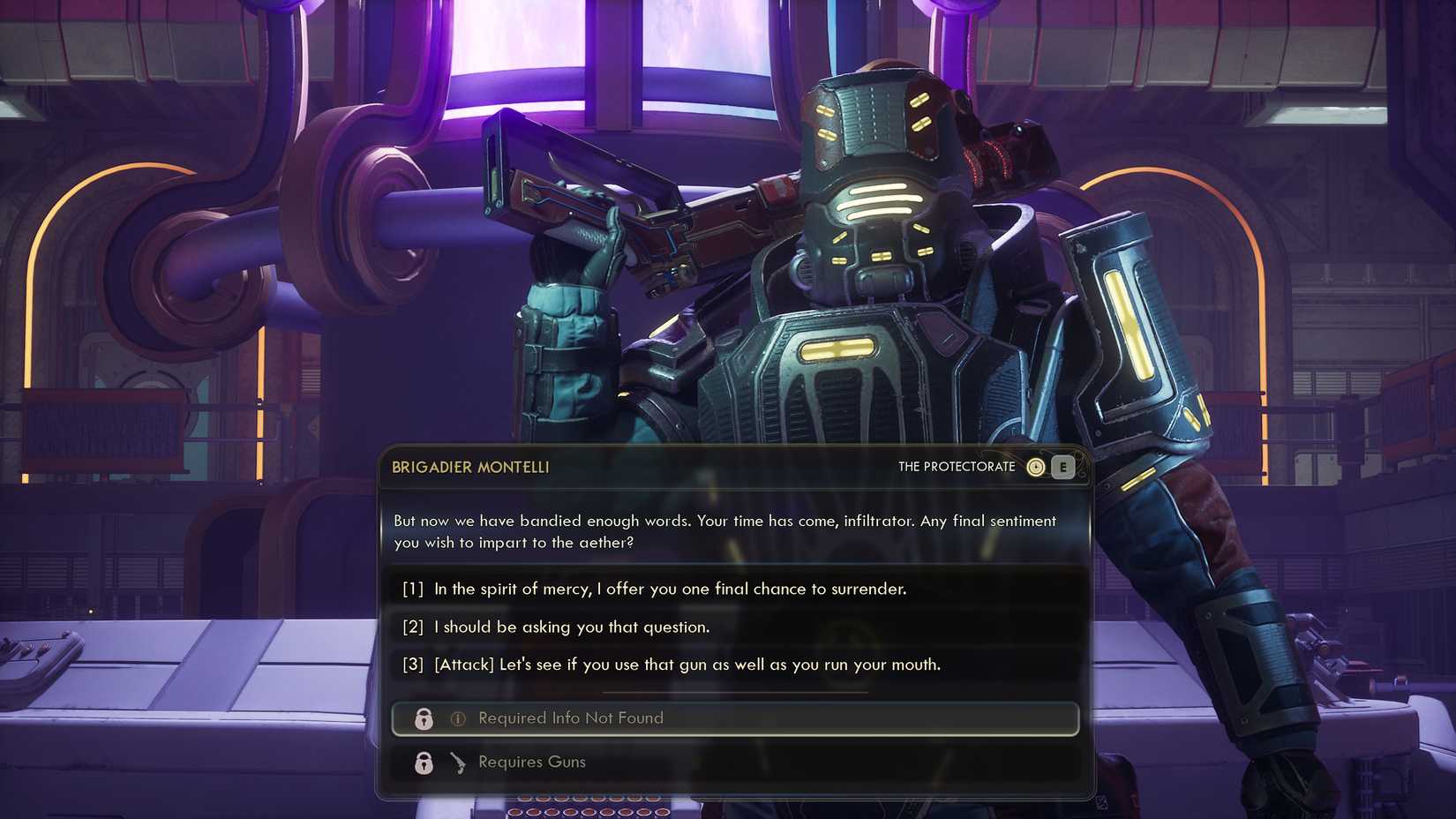Viewport: 1456px width, 819px height.
Task: Click the padlock next to Requires Guns
Action: (x=423, y=763)
